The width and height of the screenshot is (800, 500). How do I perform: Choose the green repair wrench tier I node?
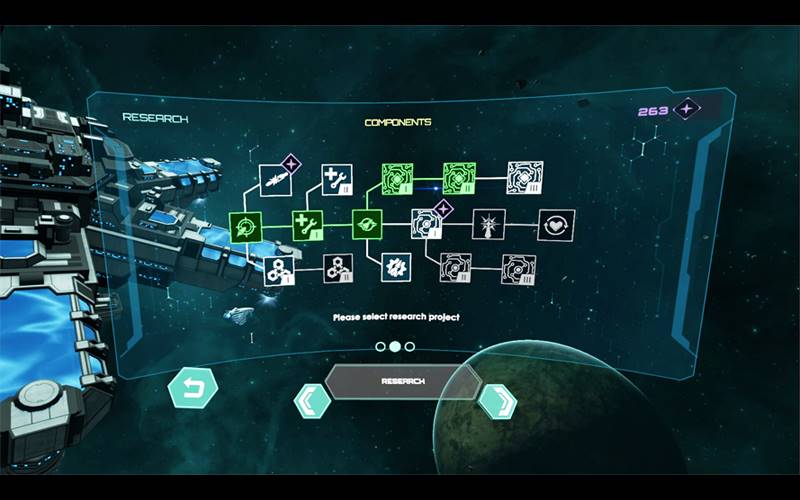click(x=306, y=226)
